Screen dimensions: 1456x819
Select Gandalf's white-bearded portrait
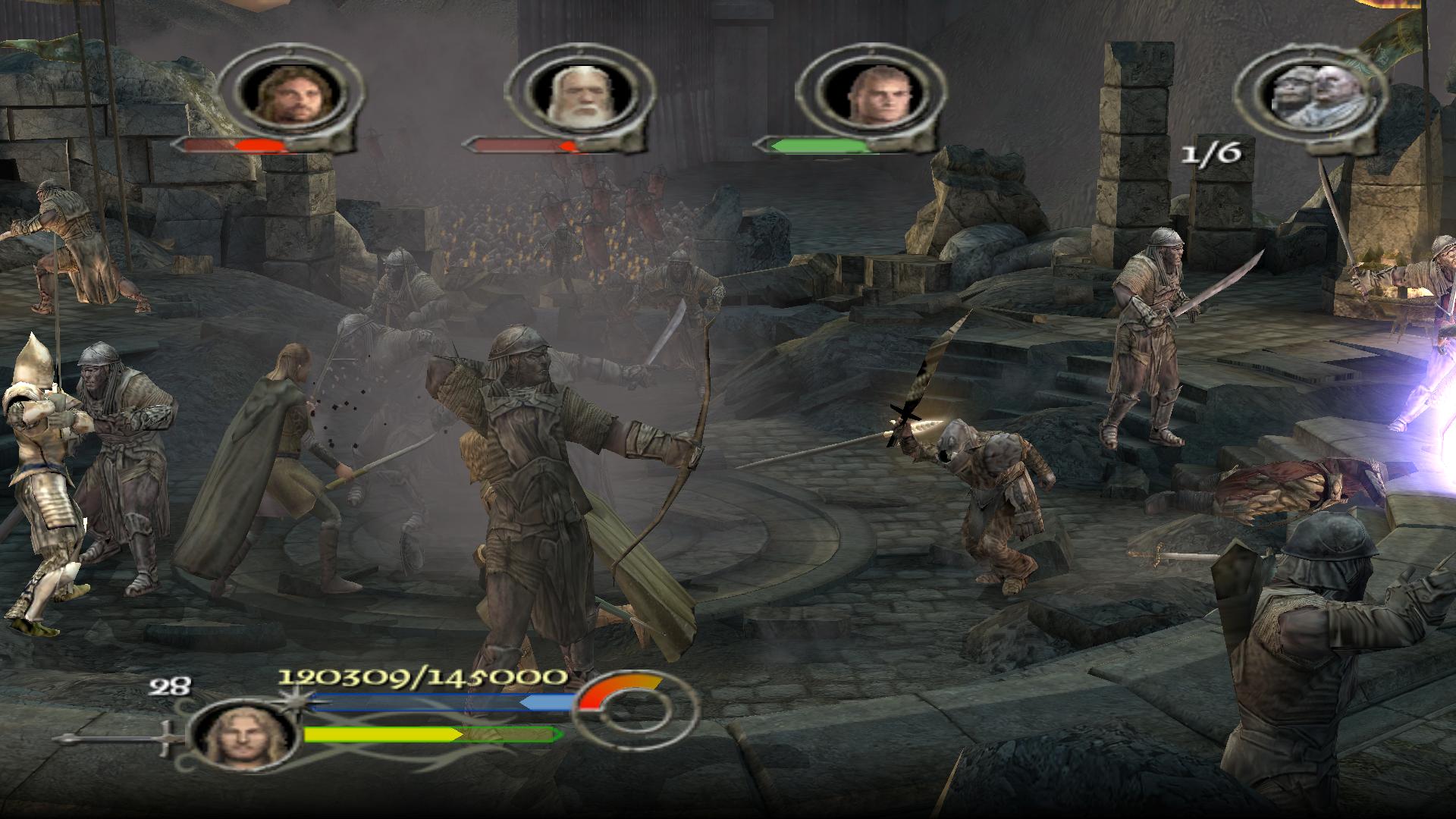(577, 94)
